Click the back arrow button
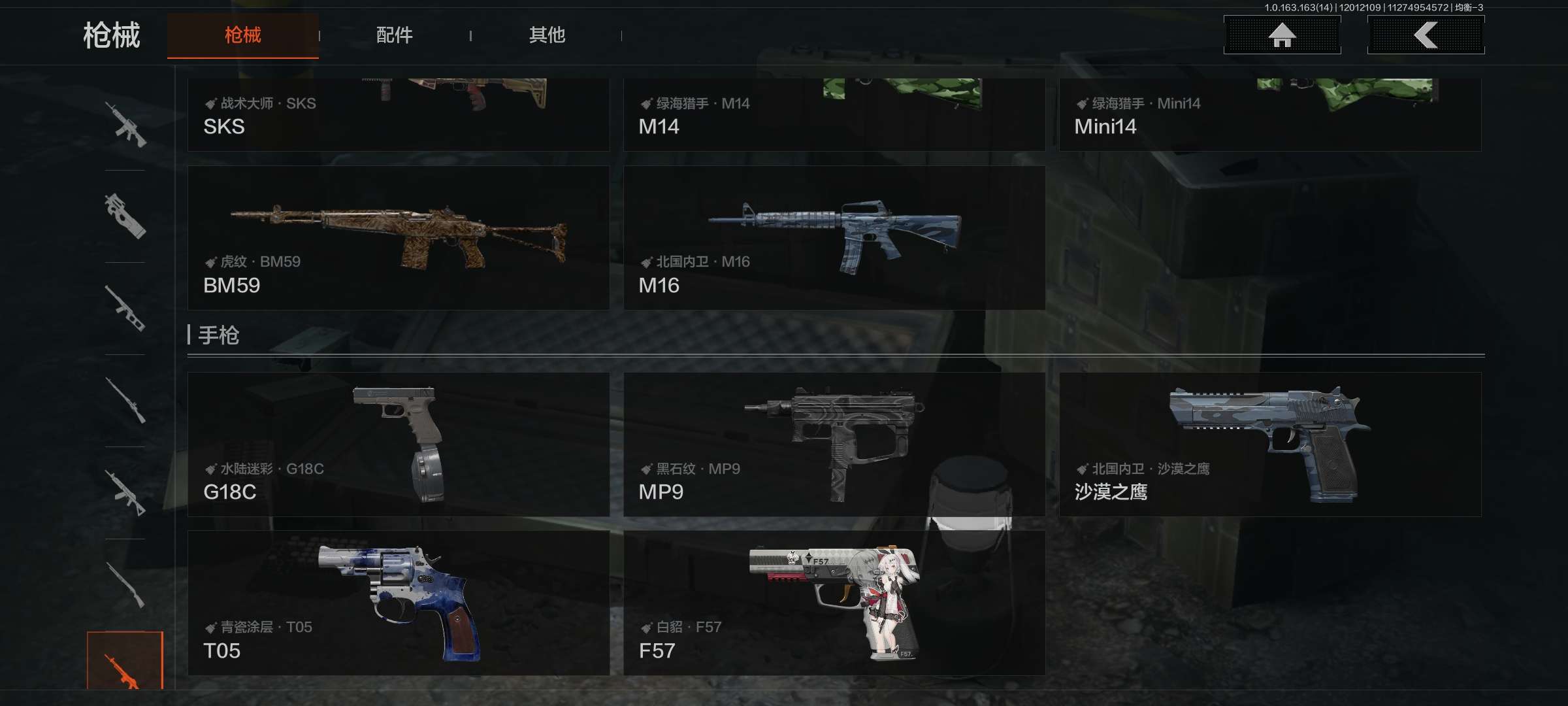Viewport: 1568px width, 706px height. pyautogui.click(x=1426, y=35)
